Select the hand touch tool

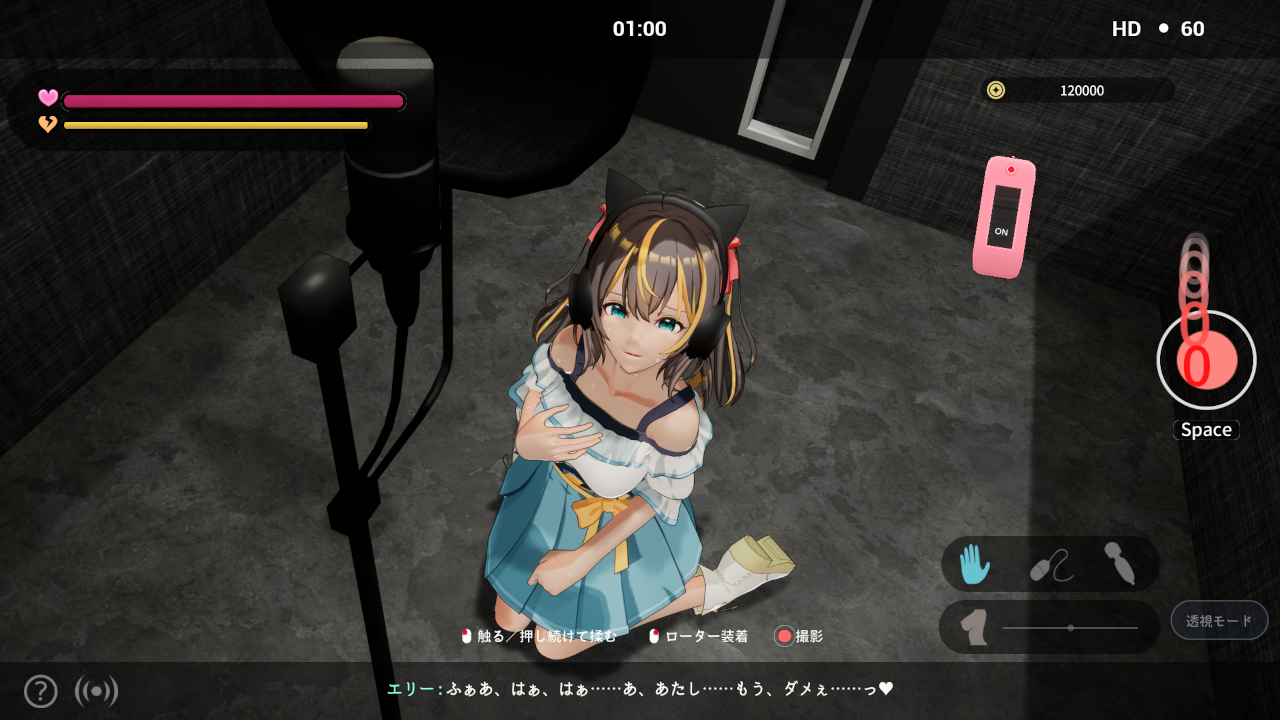point(974,564)
